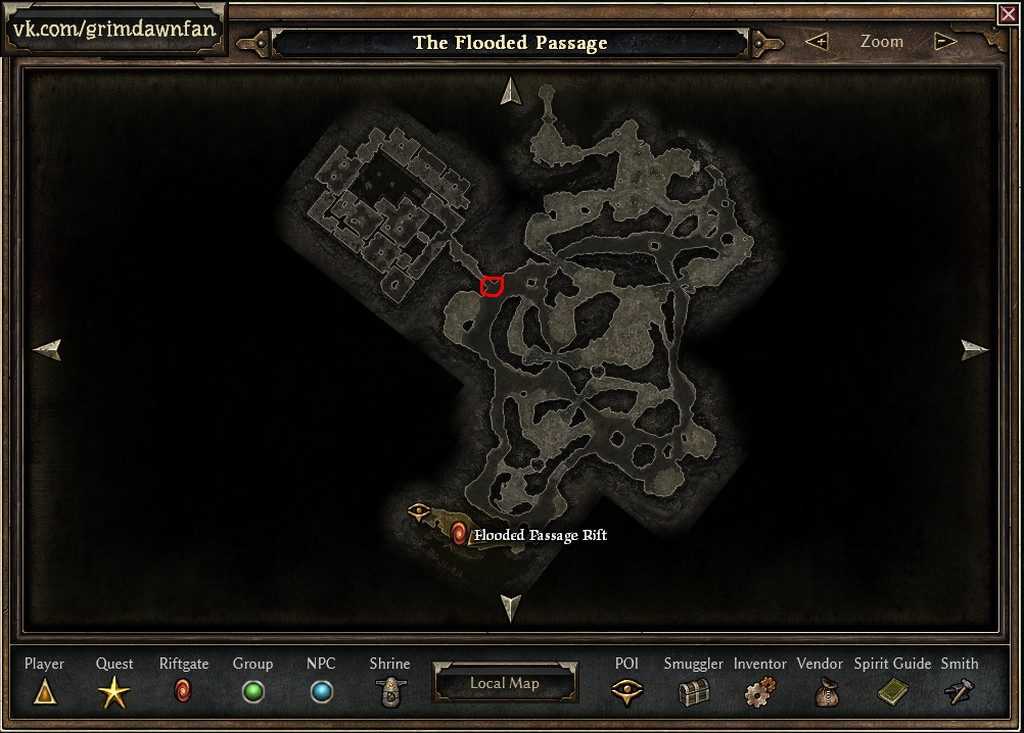Click the Riftgate legend icon
This screenshot has width=1024, height=733.
pos(183,691)
